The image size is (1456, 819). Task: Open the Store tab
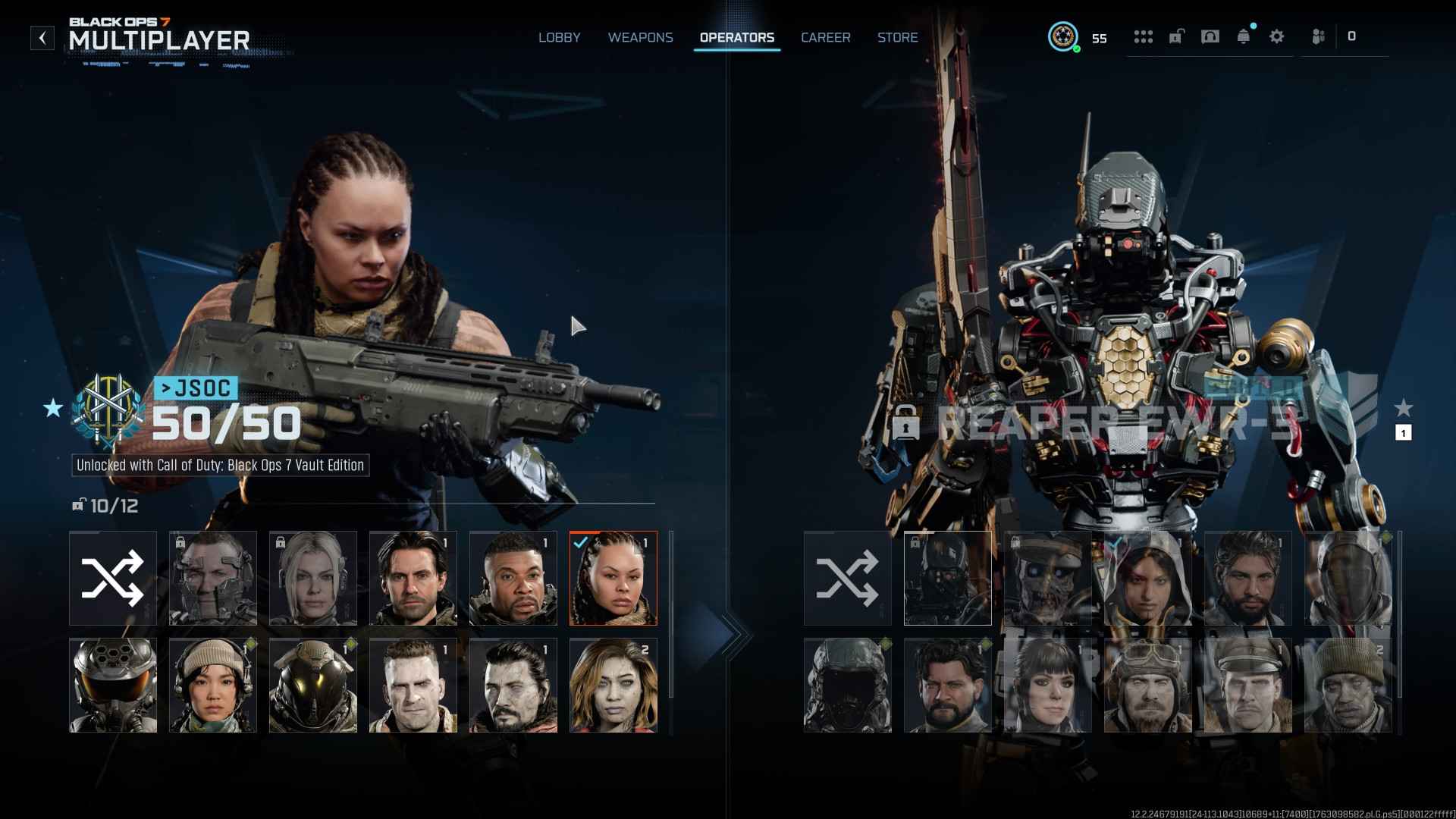click(x=897, y=38)
